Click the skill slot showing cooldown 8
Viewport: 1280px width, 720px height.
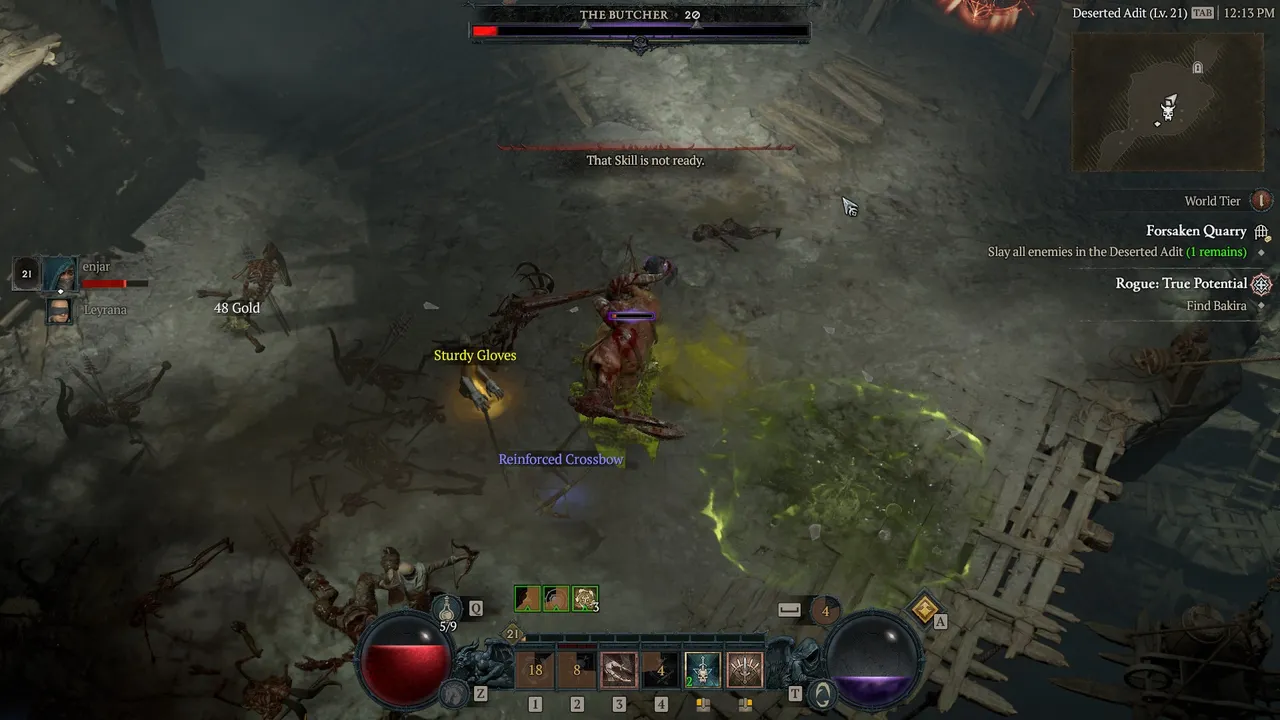click(577, 670)
